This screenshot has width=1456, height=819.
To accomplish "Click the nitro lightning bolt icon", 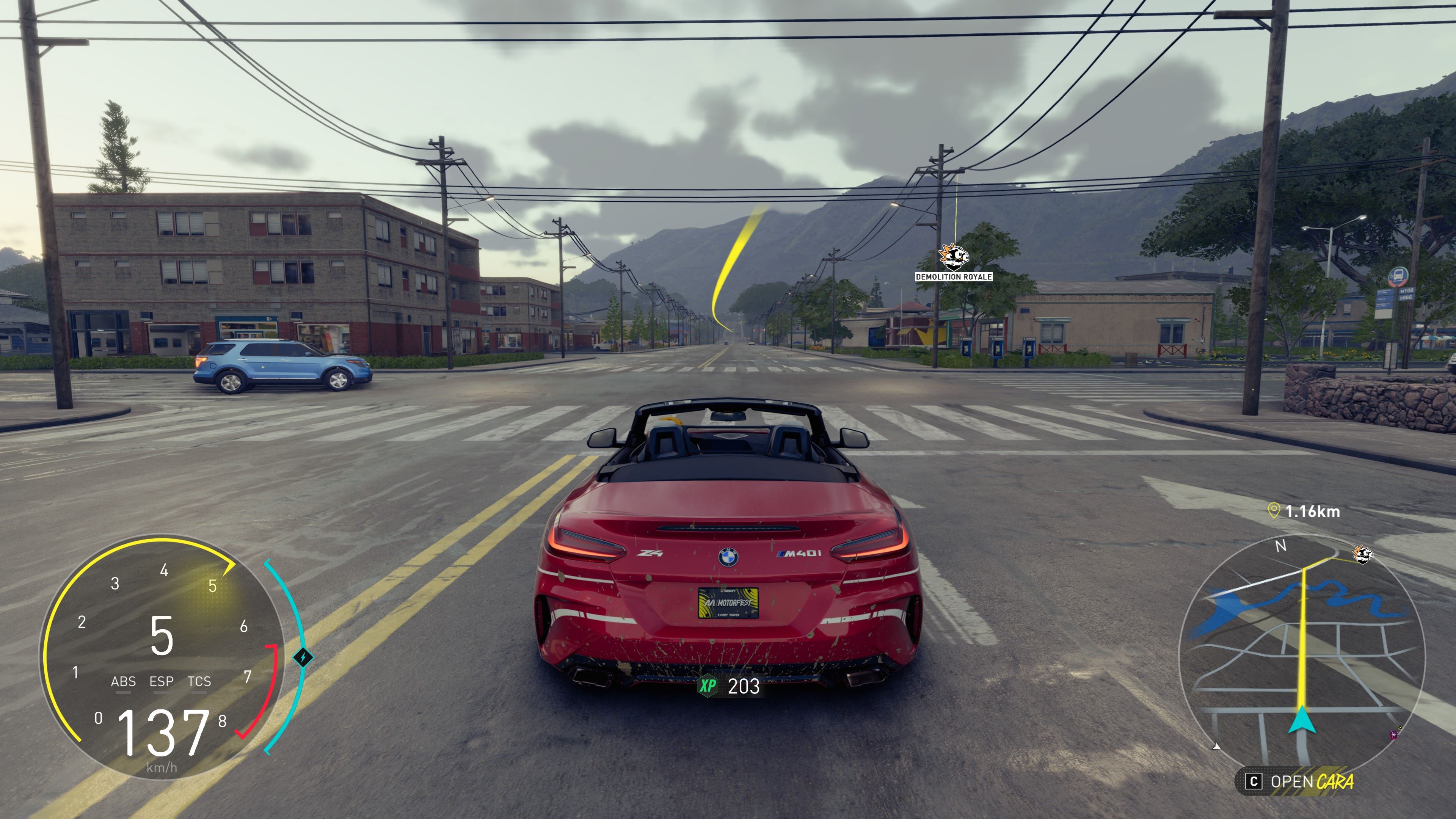I will click(303, 657).
